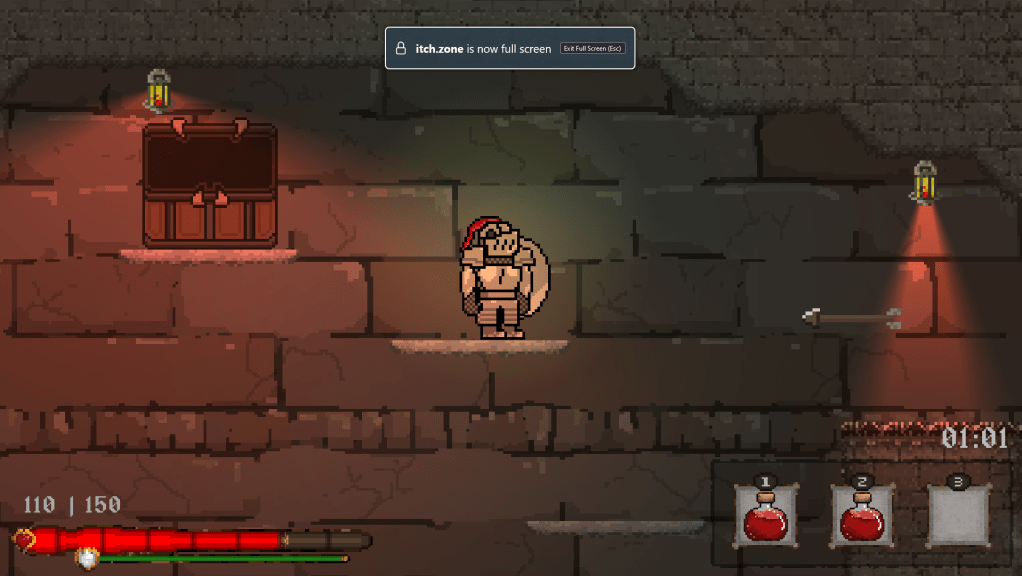Screen dimensions: 1022x576
Task: Use the red potion in slot 2
Action: tap(863, 516)
